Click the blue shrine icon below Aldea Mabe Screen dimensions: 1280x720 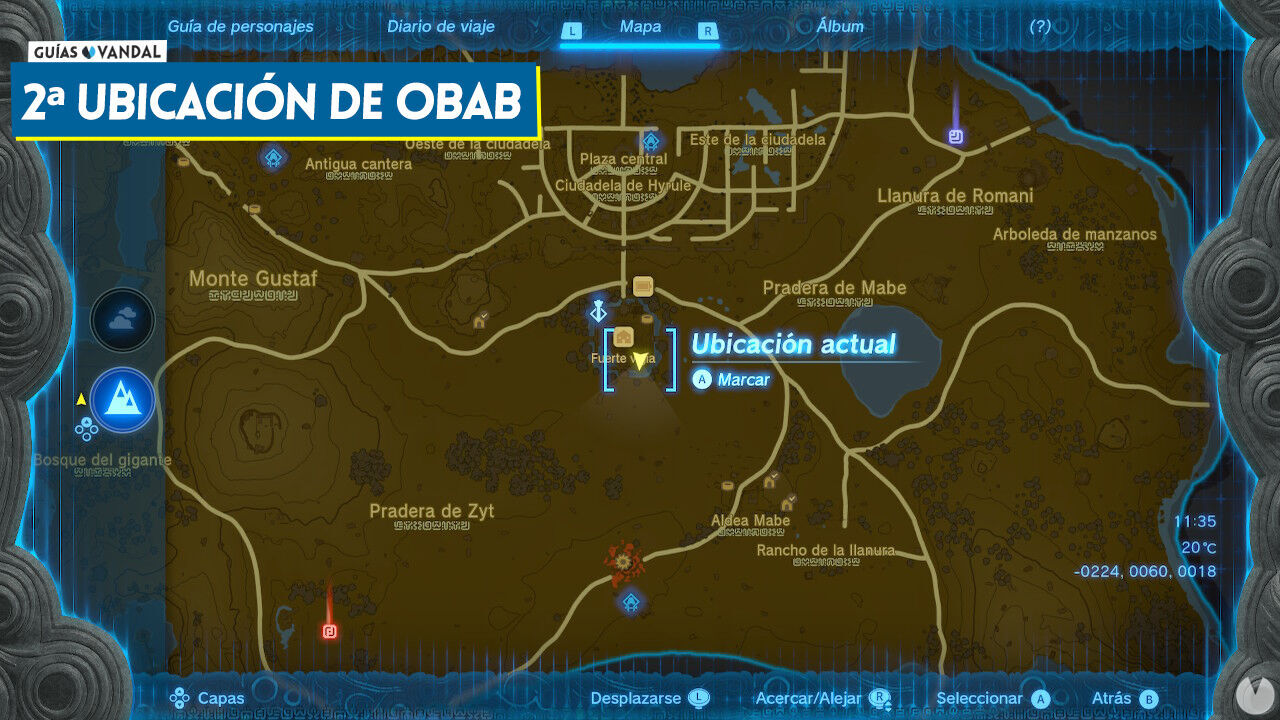tap(632, 602)
